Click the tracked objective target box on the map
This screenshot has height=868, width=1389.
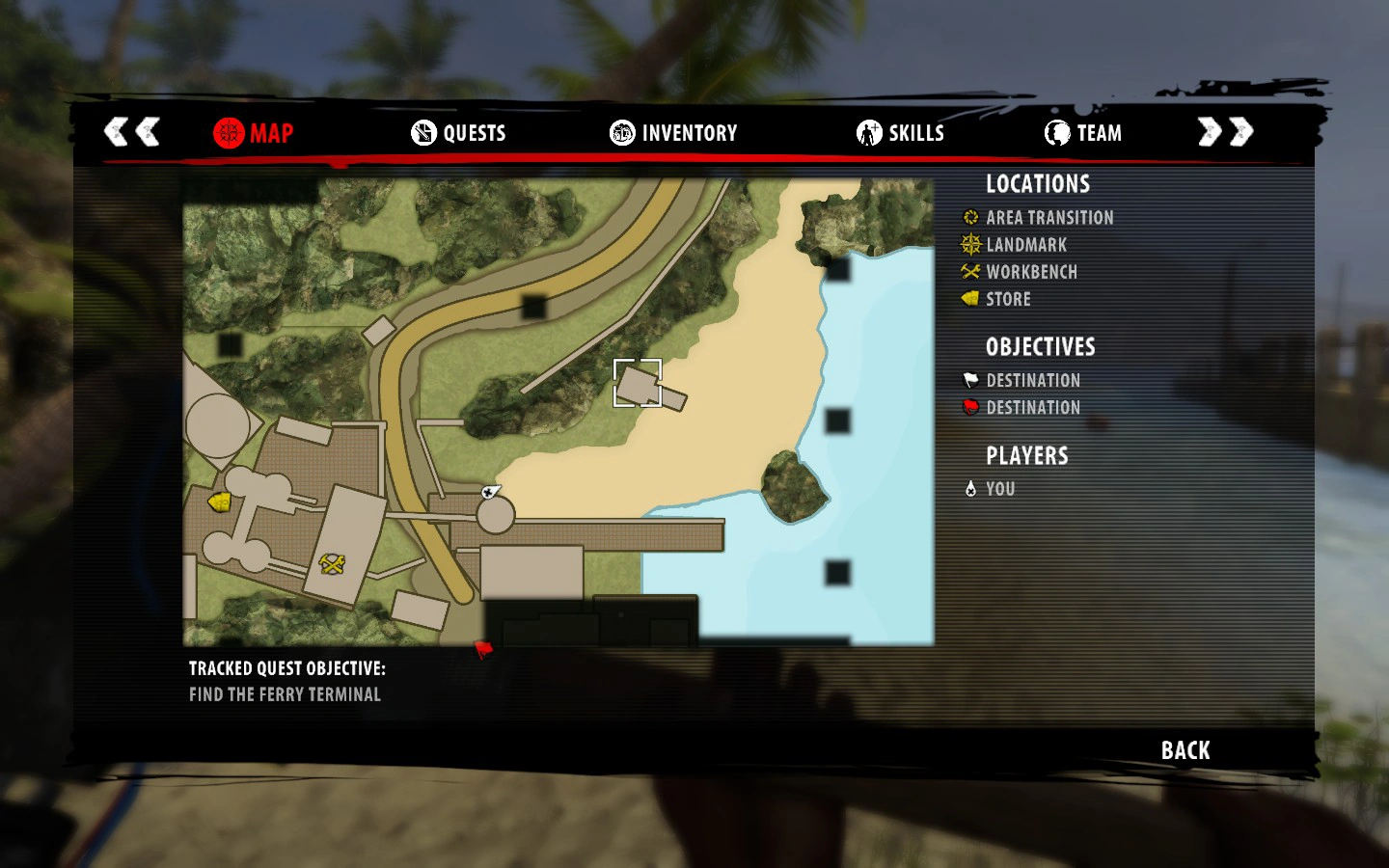[x=639, y=382]
